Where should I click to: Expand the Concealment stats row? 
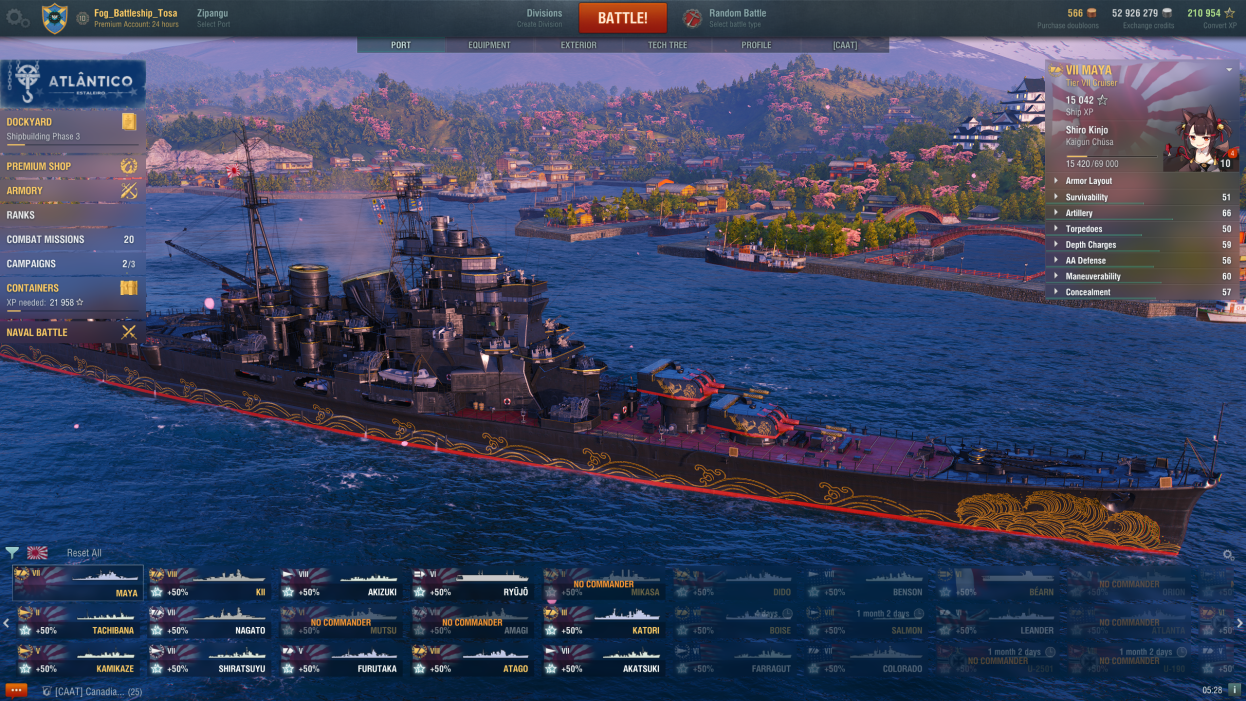(1087, 292)
